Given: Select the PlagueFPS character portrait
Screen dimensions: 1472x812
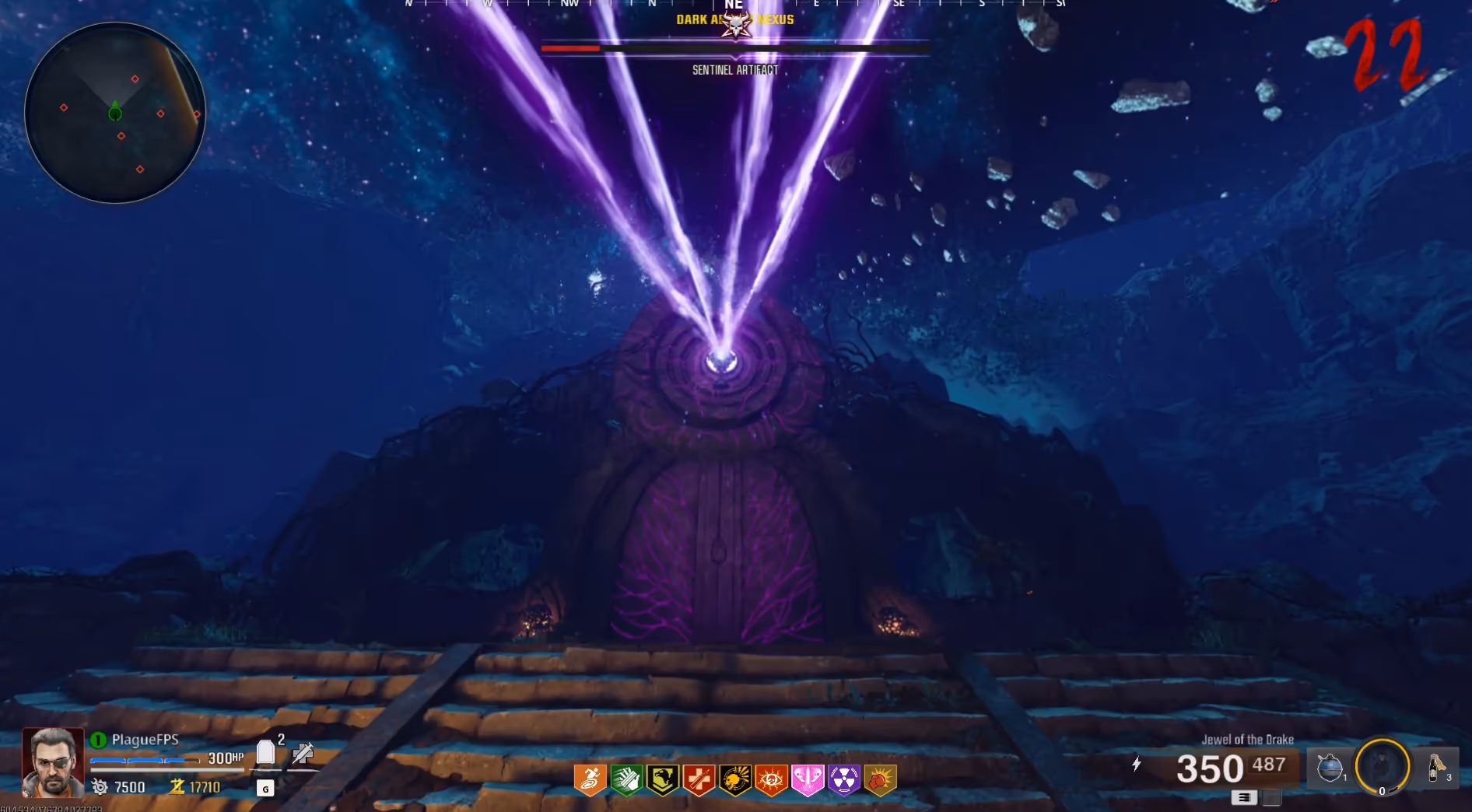Looking at the screenshot, I should [53, 761].
